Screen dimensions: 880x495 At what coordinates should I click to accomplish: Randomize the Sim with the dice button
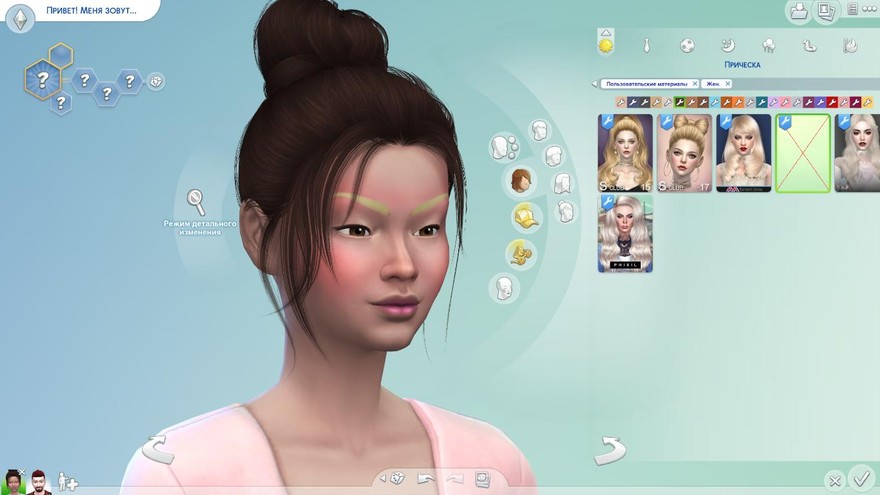point(396,478)
